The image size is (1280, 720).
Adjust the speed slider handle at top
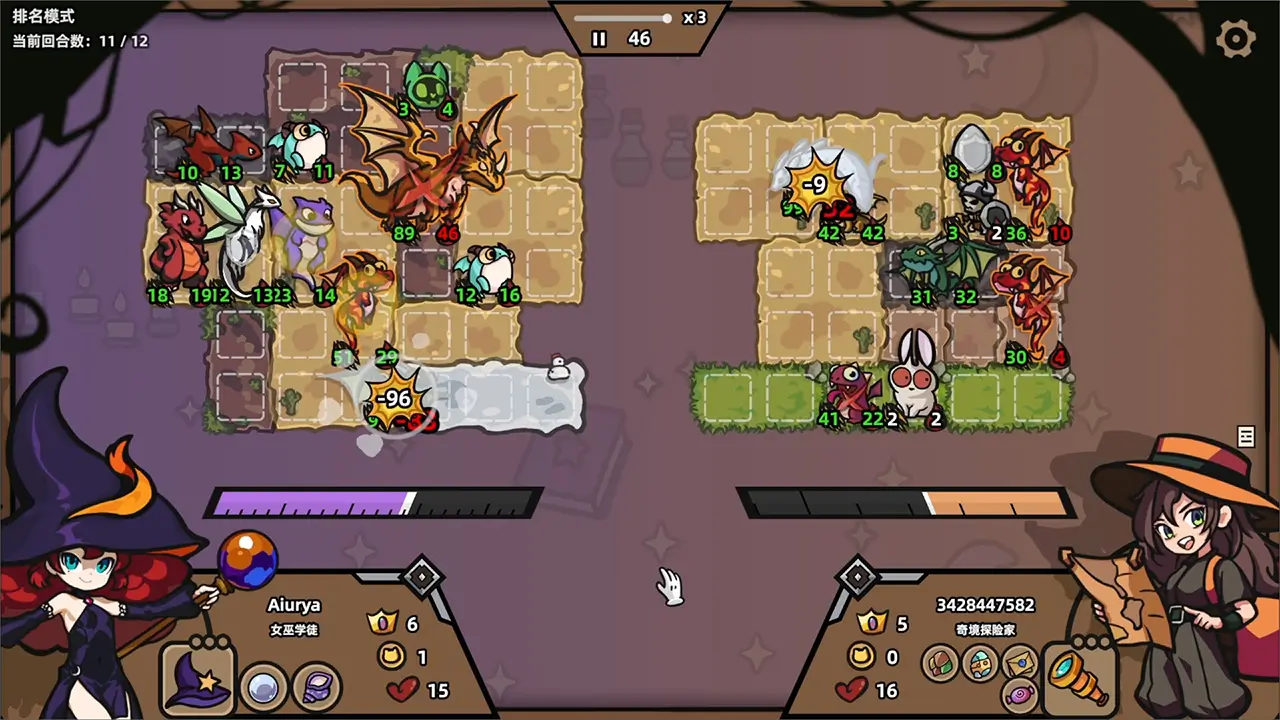(x=666, y=17)
